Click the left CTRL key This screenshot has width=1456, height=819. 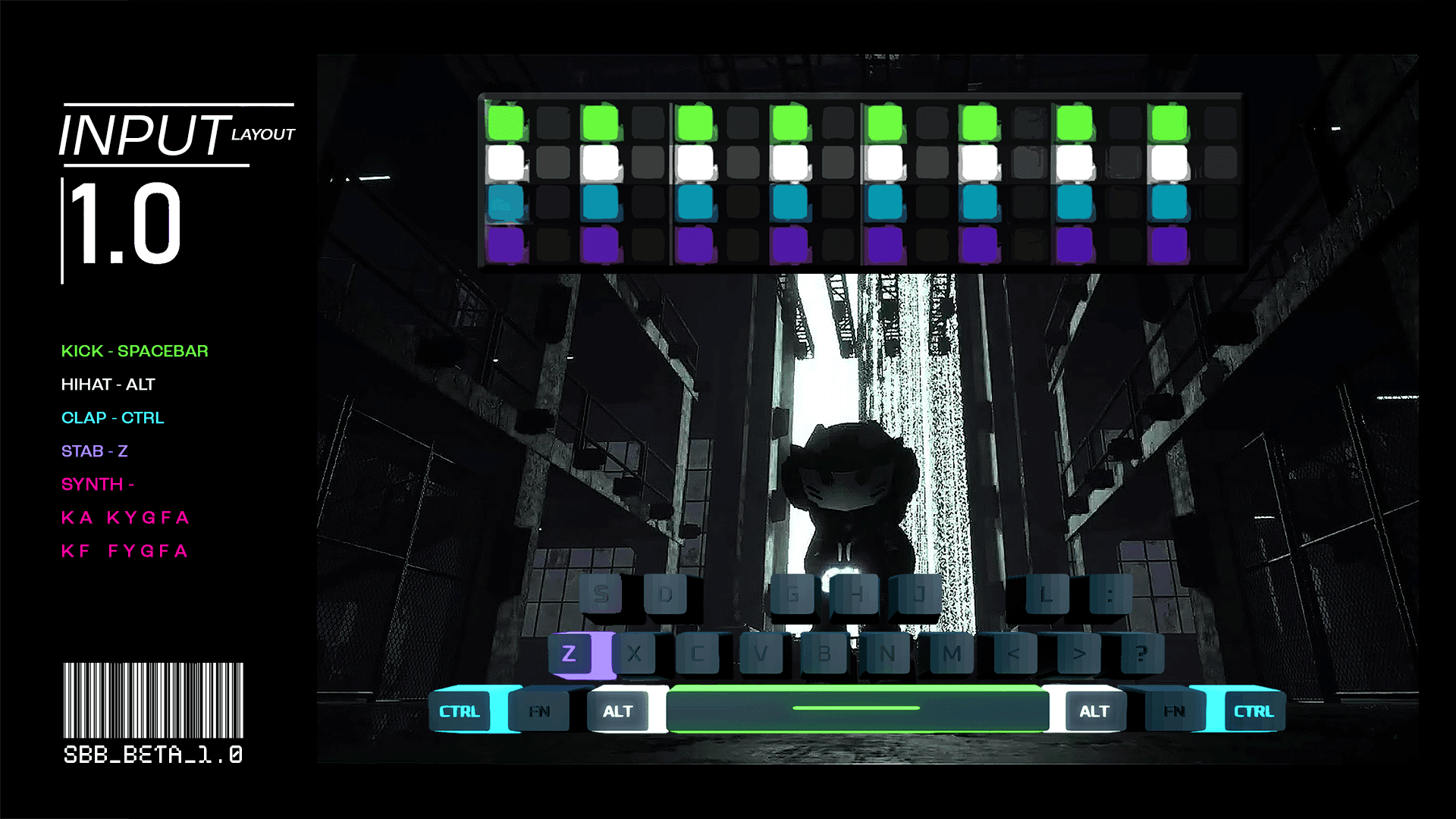click(460, 711)
